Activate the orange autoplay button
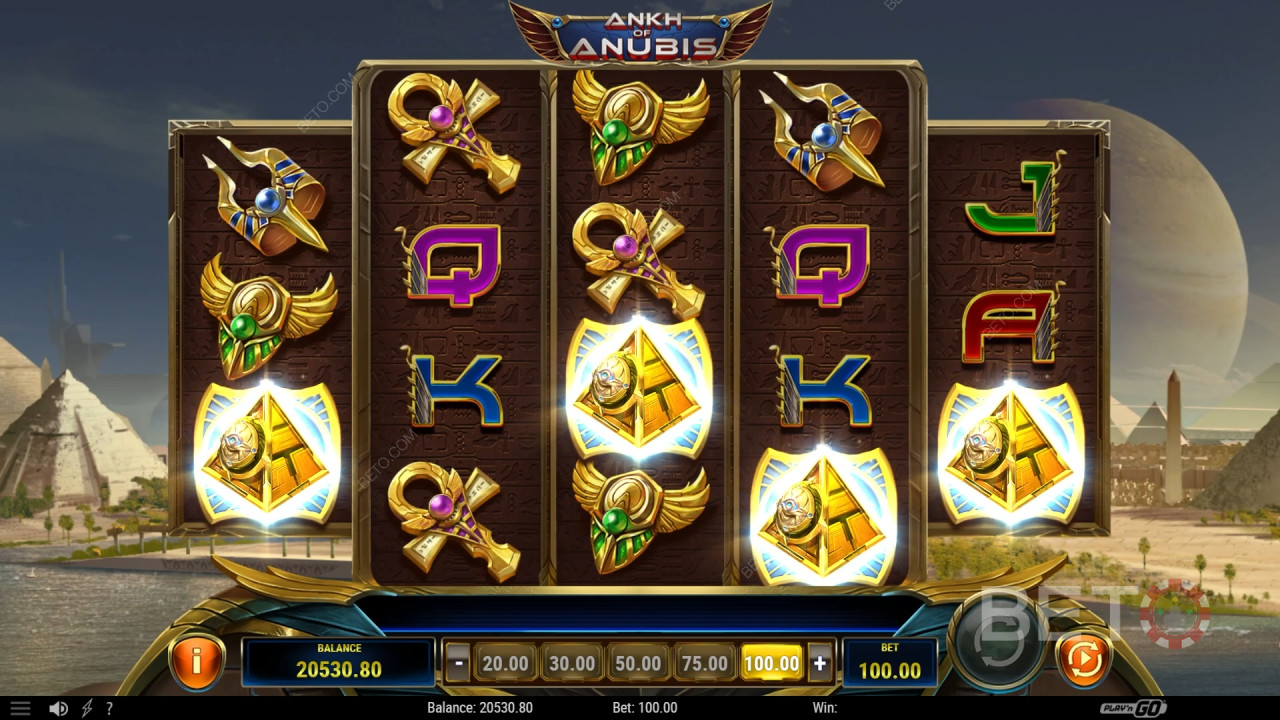 (x=1084, y=660)
